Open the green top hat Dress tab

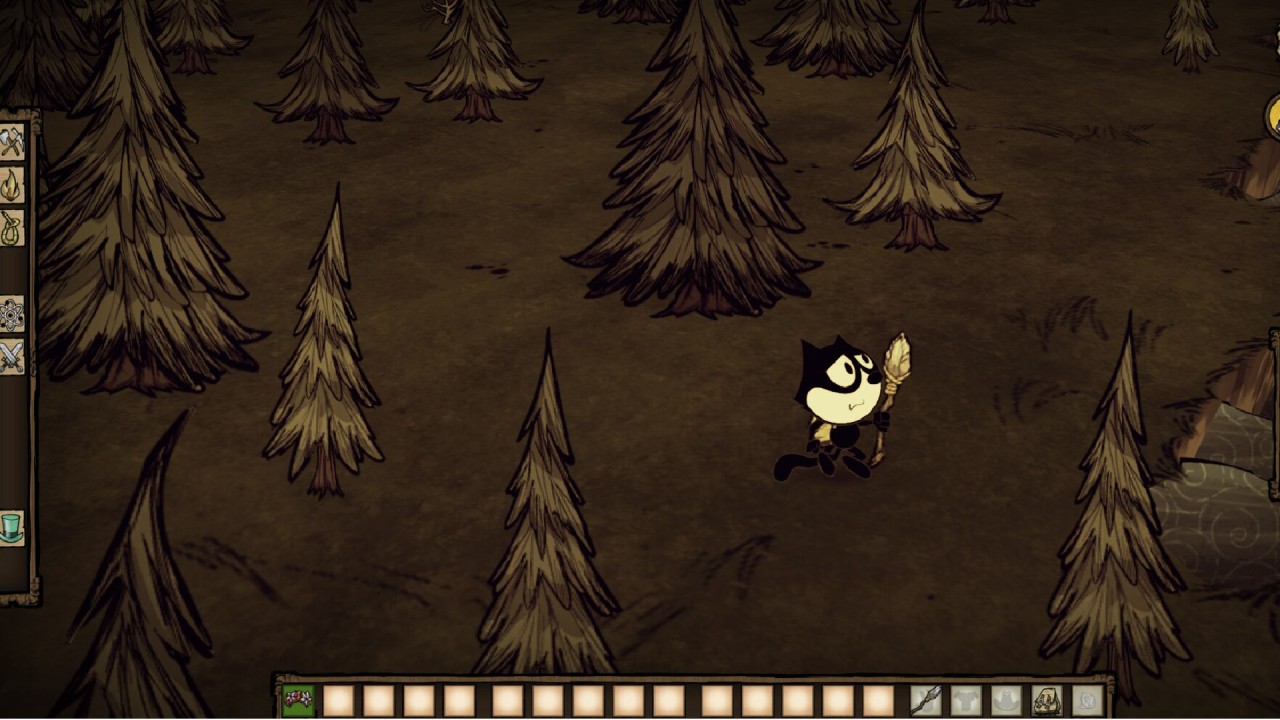tap(12, 527)
